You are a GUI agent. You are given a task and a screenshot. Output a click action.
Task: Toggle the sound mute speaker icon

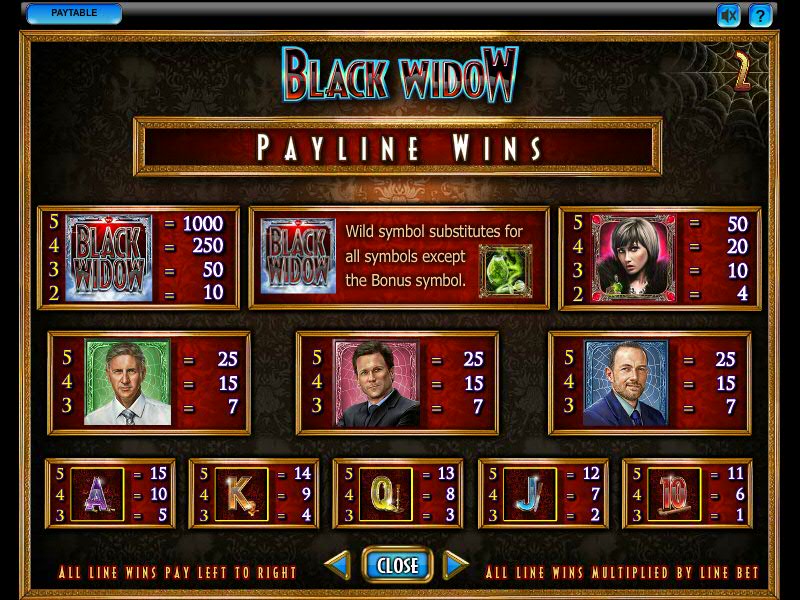(729, 15)
